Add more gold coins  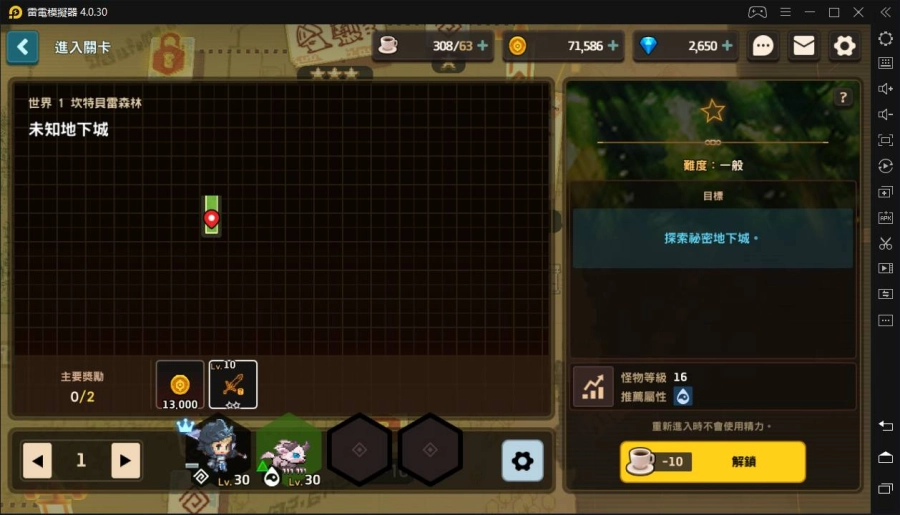tap(613, 46)
